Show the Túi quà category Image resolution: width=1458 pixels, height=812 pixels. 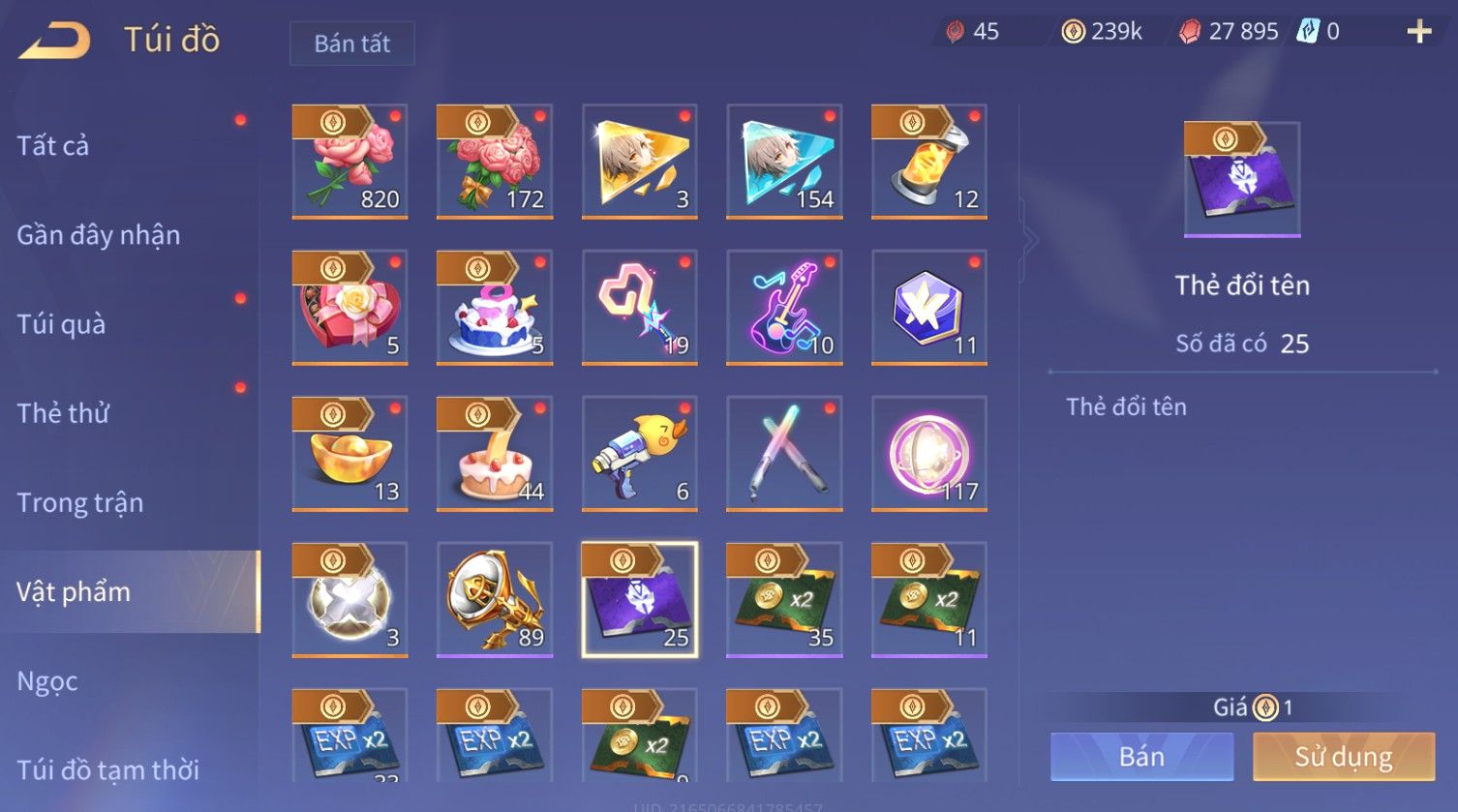(61, 324)
